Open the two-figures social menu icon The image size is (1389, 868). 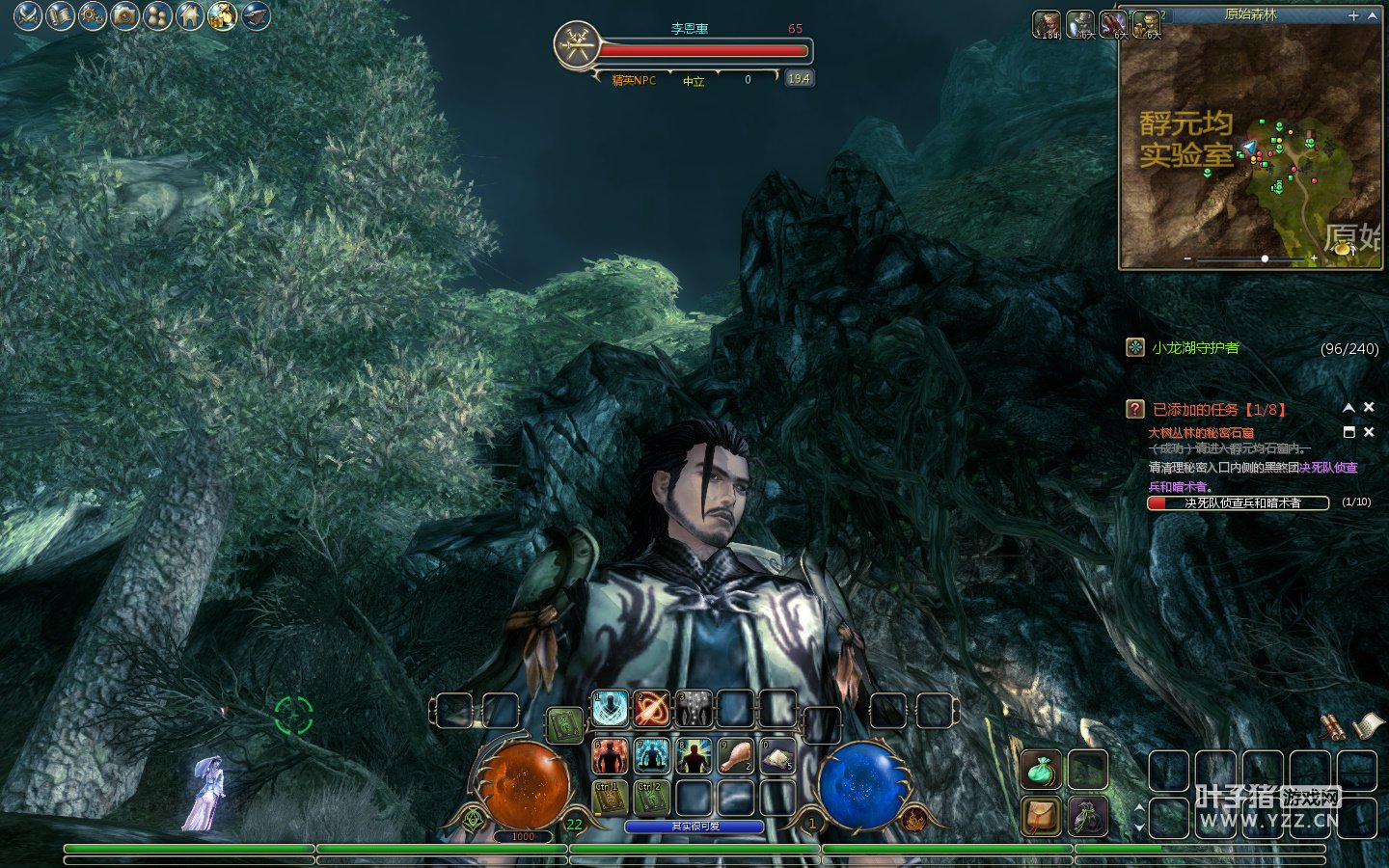(x=157, y=15)
